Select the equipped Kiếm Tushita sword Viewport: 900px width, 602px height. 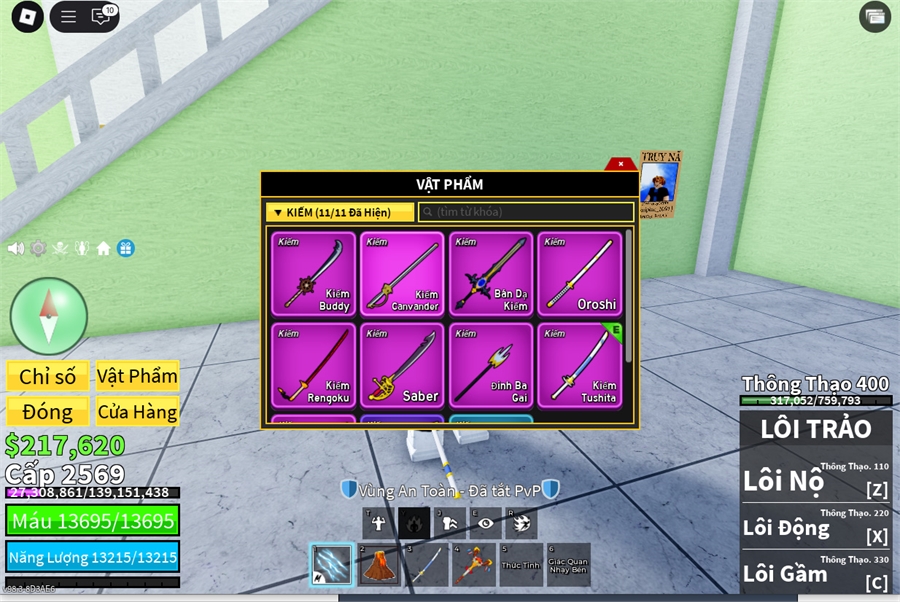click(x=579, y=364)
